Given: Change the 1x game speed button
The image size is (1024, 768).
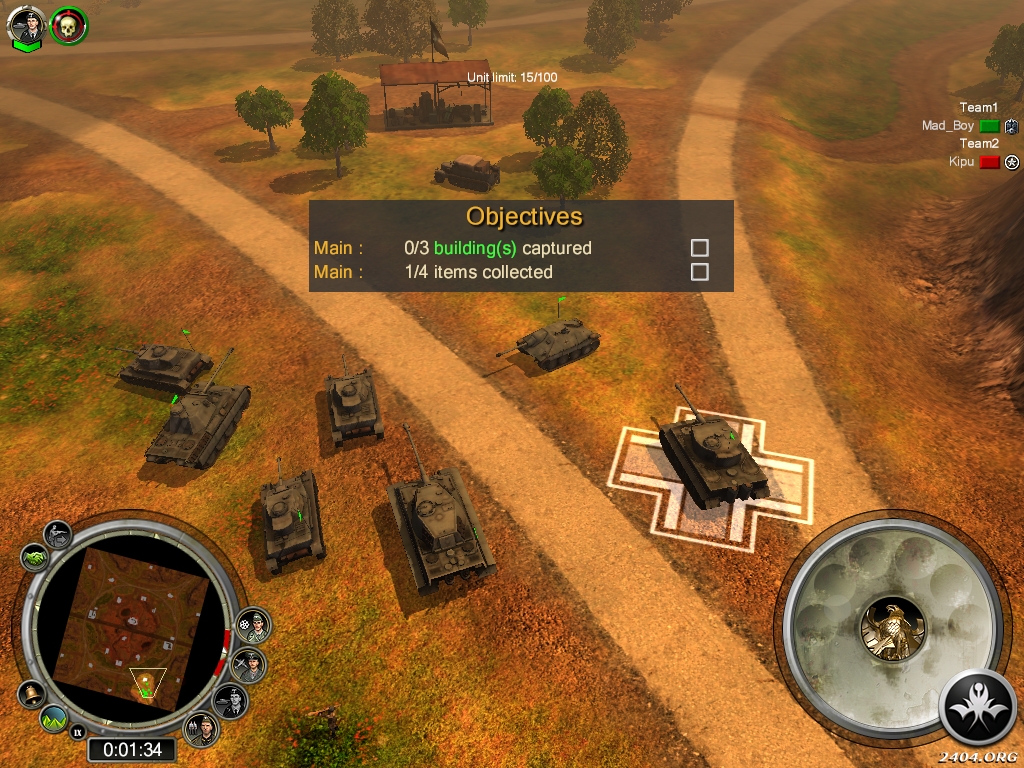Looking at the screenshot, I should coord(77,733).
